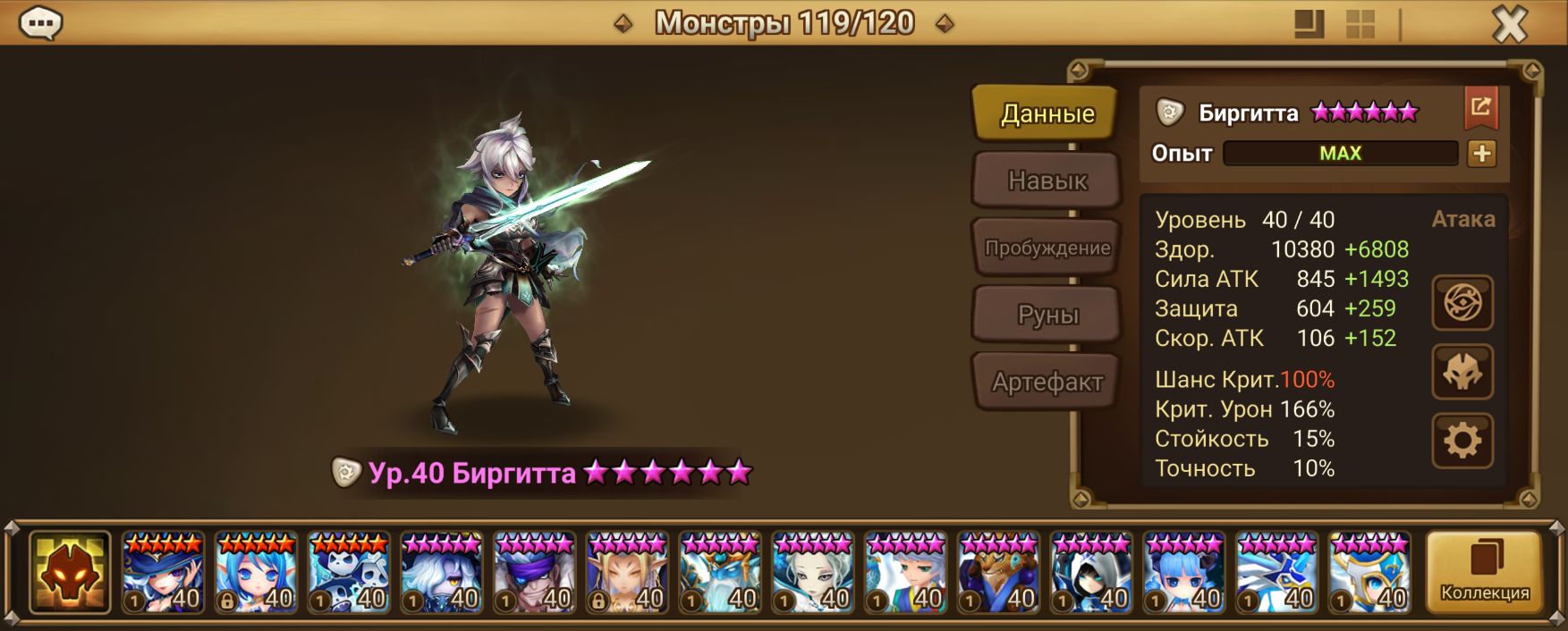Screen dimensions: 1568x631
Task: Switch to the single-panel view icon
Action: 1309,24
